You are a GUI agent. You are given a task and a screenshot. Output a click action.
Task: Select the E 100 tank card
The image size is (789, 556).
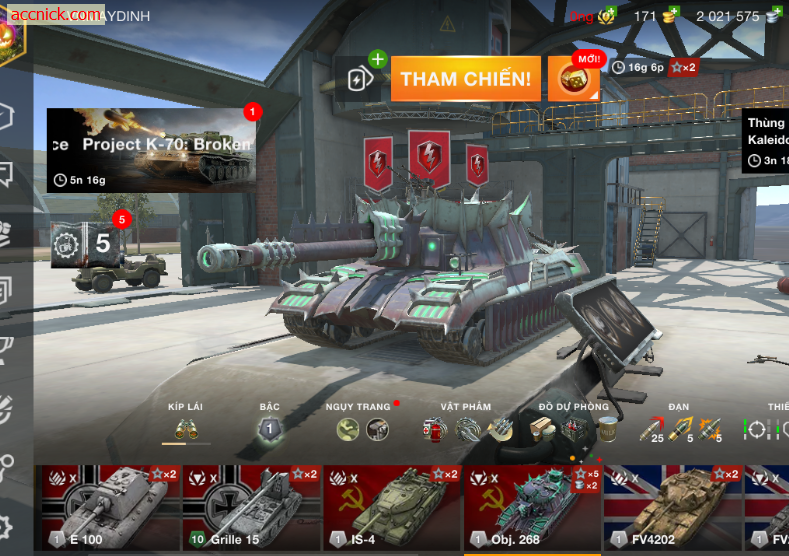point(108,510)
